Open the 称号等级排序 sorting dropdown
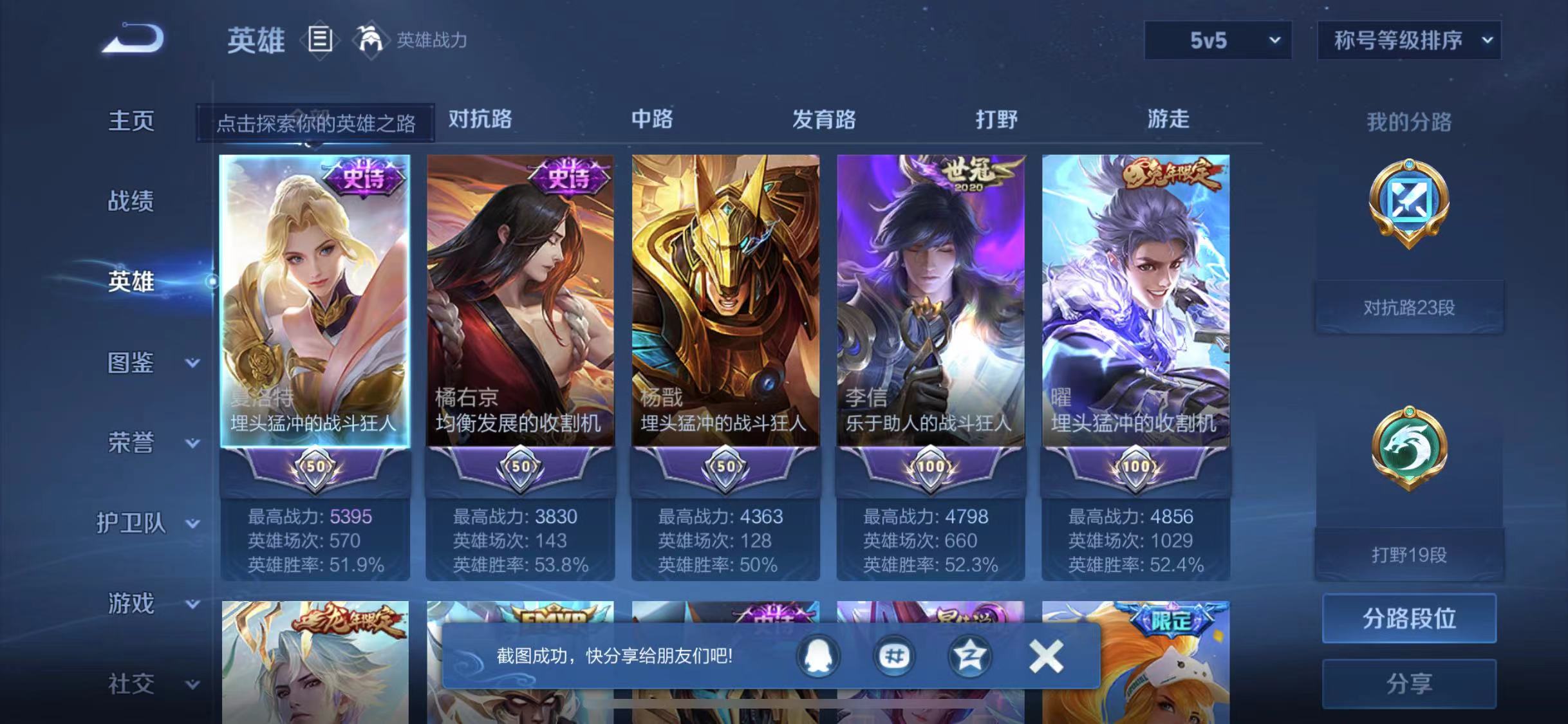The image size is (1568, 724). tap(1410, 40)
